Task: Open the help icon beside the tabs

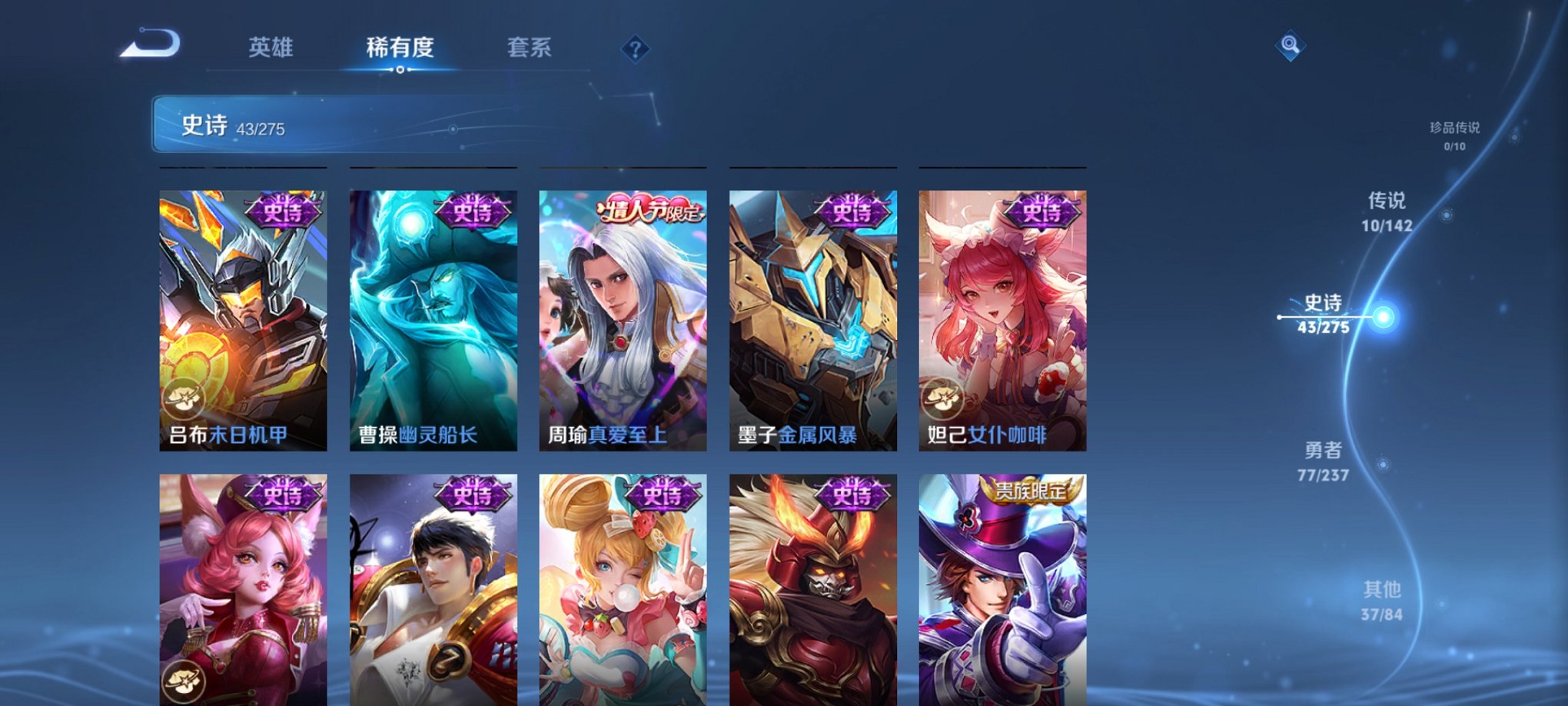Action: [635, 49]
